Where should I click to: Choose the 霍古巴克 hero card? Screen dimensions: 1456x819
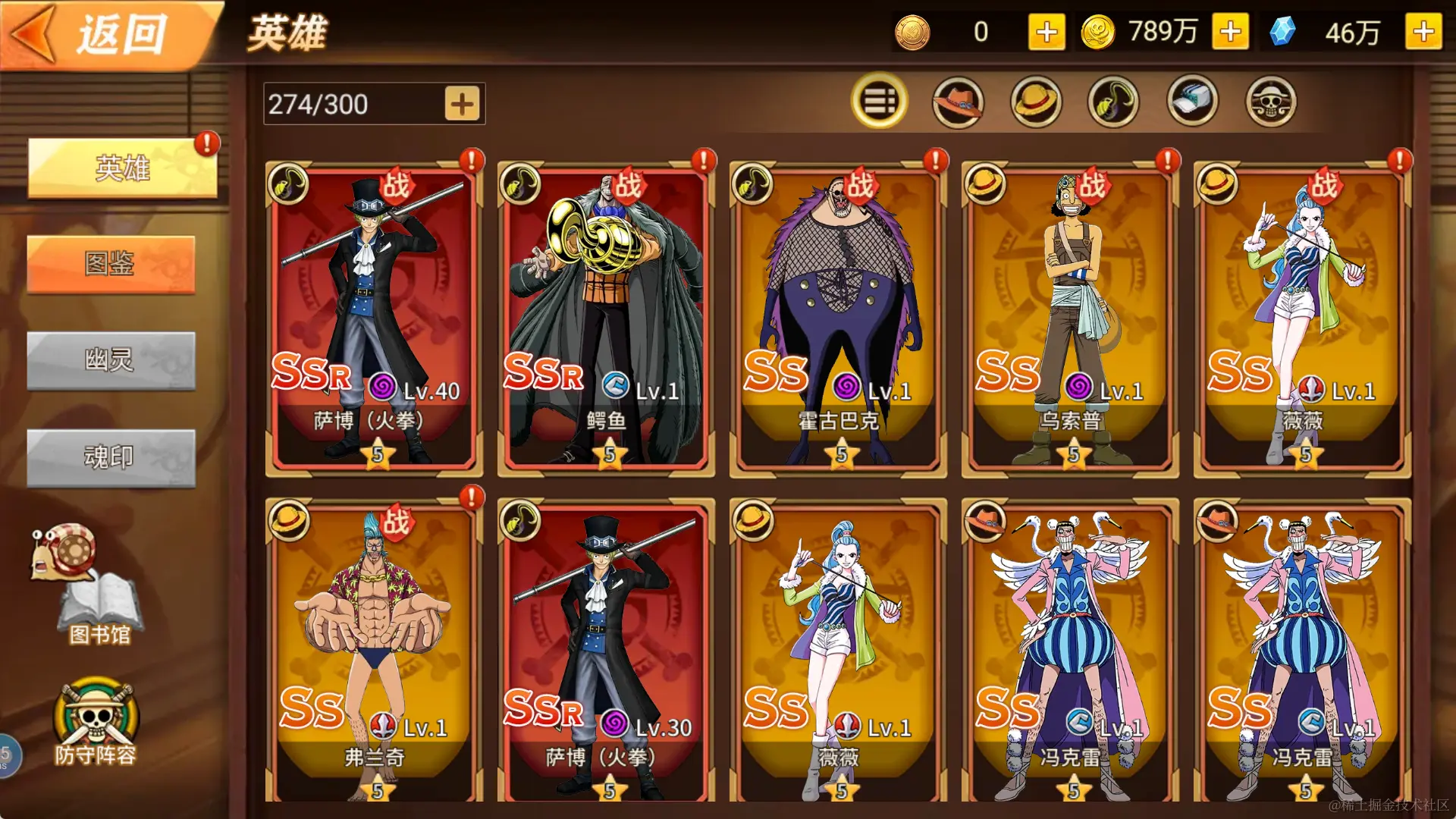(x=838, y=318)
